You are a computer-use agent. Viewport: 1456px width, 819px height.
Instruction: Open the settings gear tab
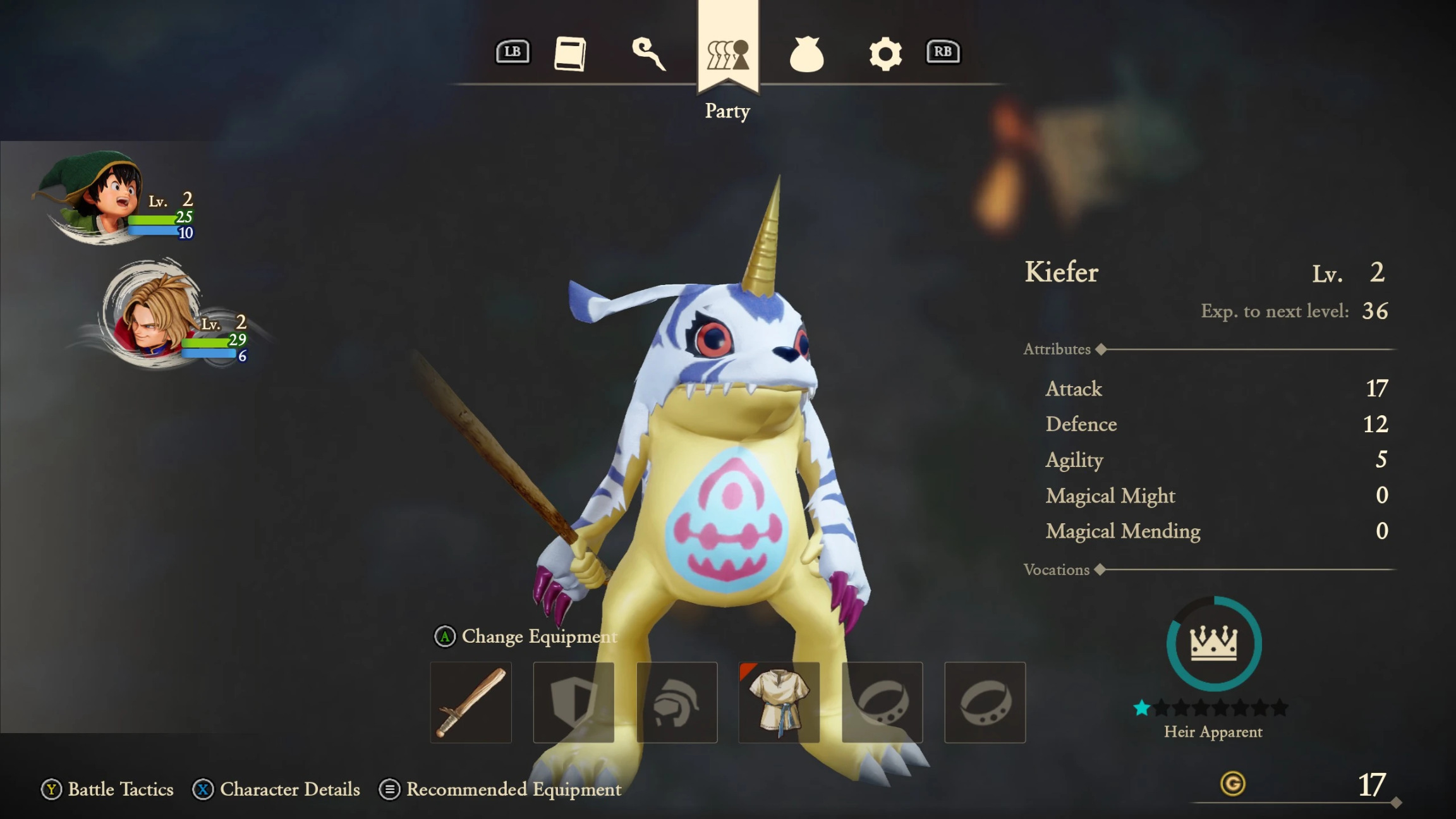tap(885, 54)
